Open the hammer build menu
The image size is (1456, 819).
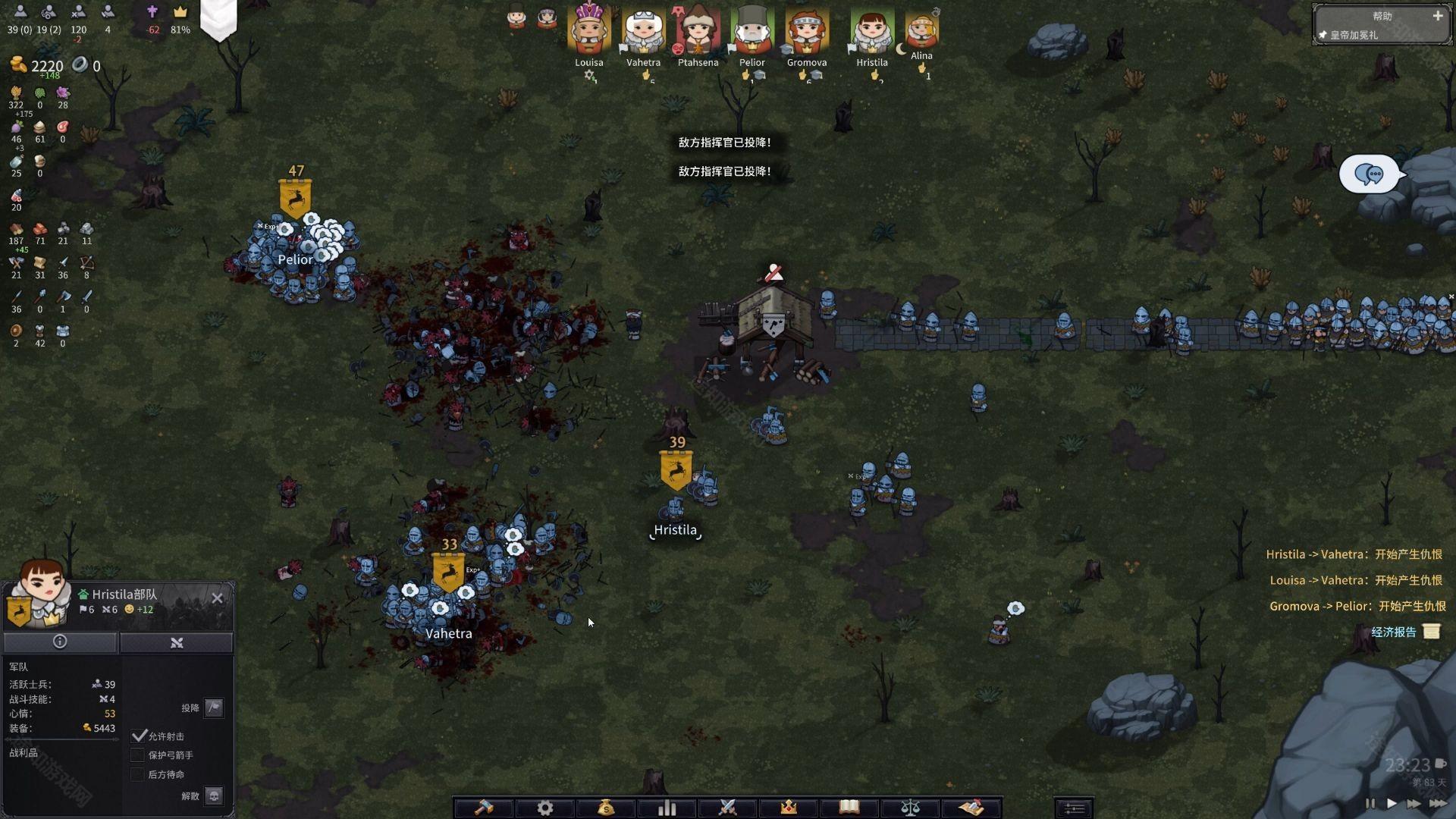point(484,808)
